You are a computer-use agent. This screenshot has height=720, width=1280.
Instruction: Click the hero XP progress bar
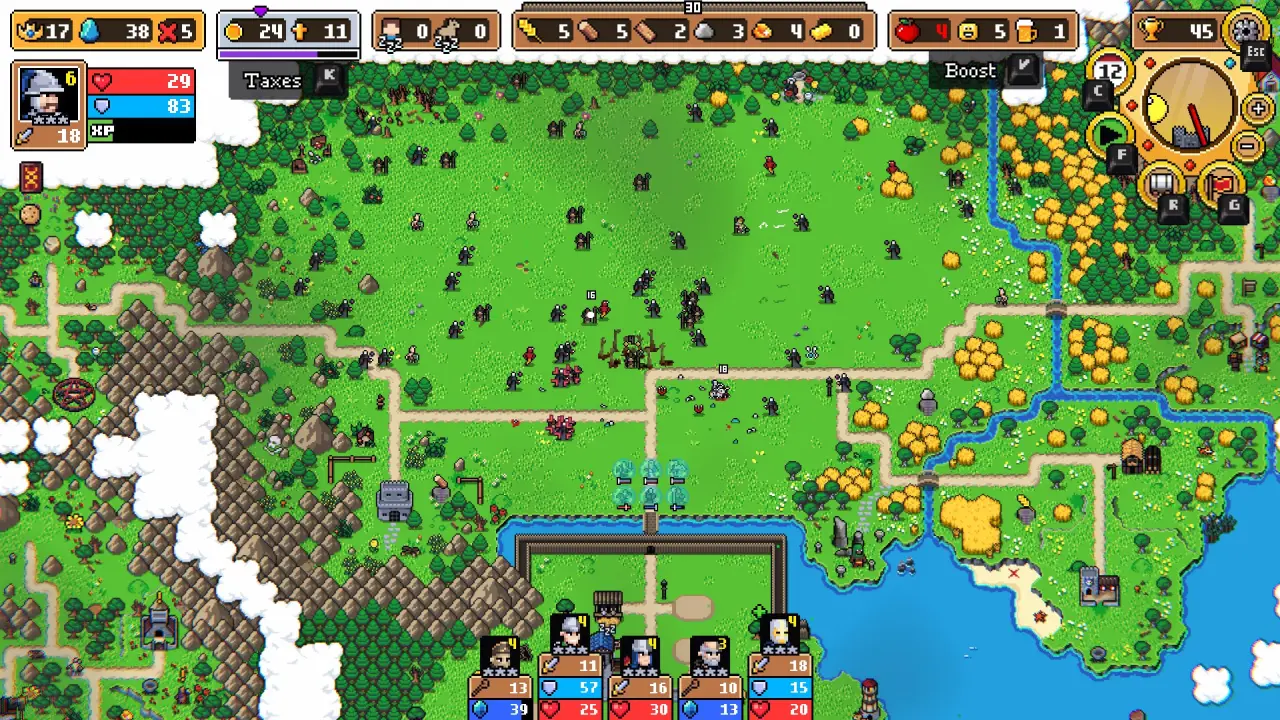[140, 131]
